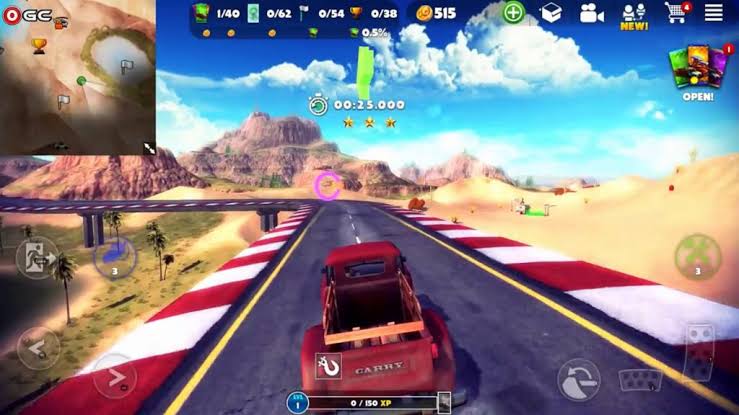Add coins with the green plus button
739x415 pixels.
pos(513,13)
